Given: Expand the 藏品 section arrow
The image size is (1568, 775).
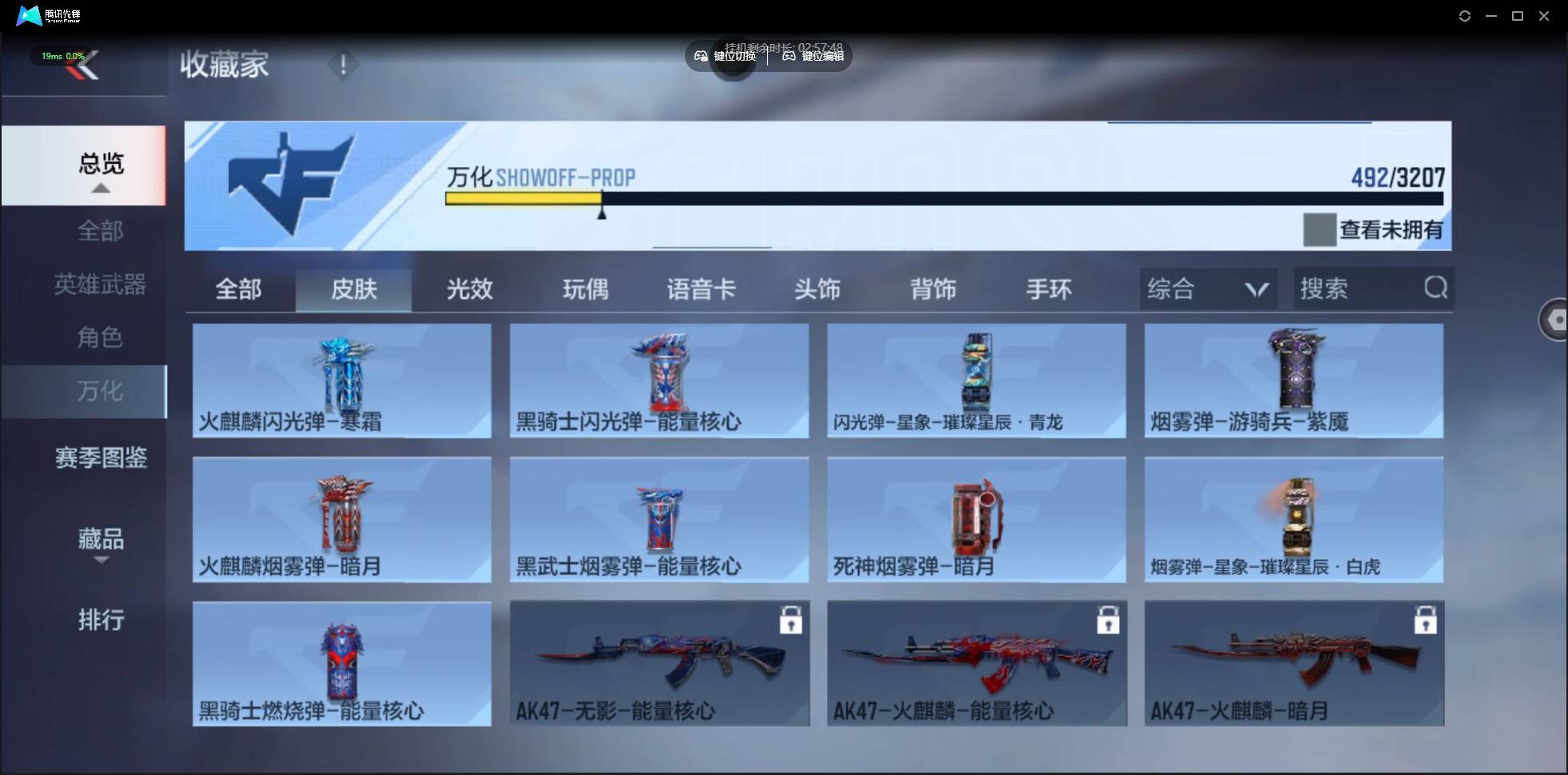Looking at the screenshot, I should (101, 560).
